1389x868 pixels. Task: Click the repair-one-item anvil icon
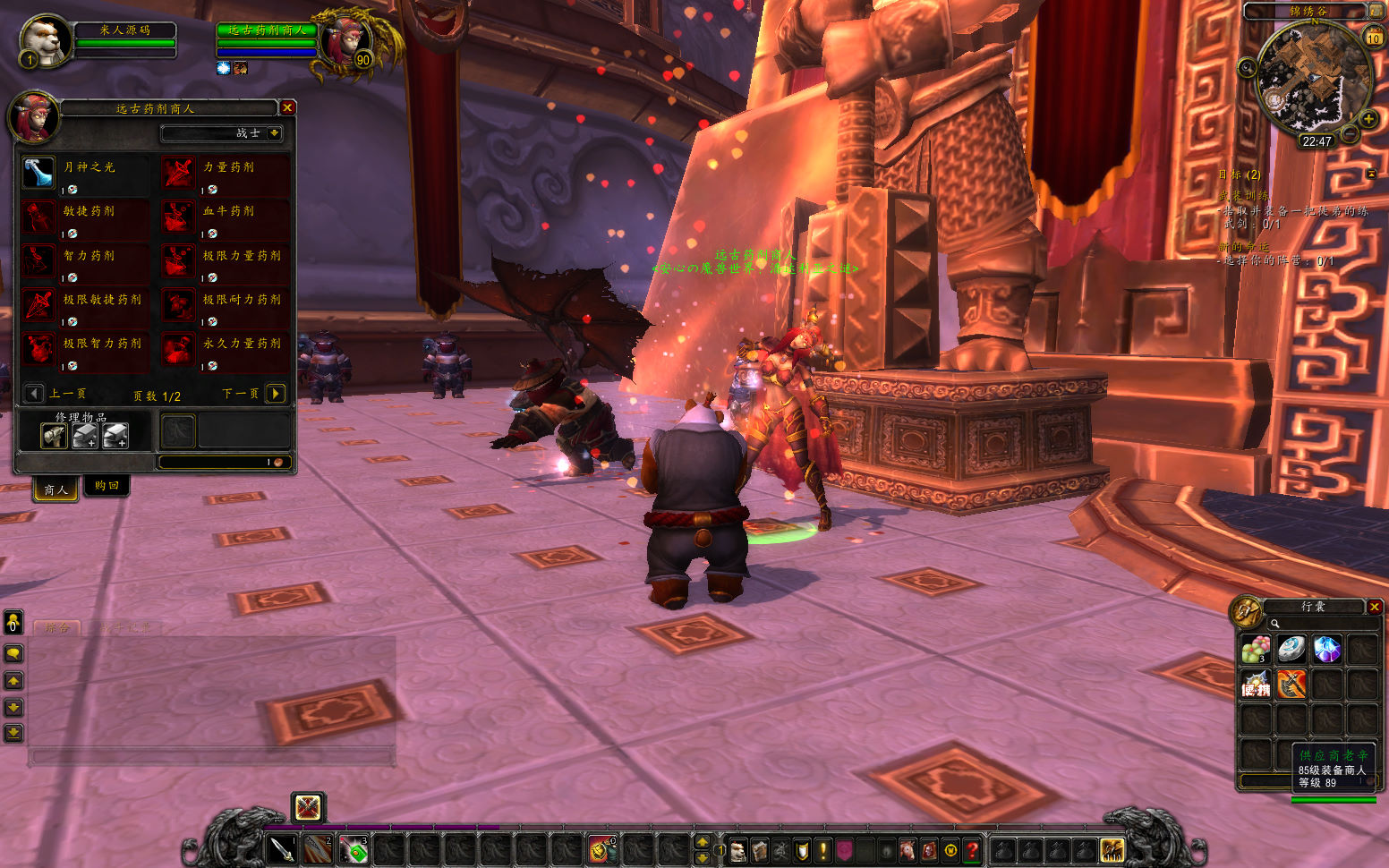tap(55, 436)
